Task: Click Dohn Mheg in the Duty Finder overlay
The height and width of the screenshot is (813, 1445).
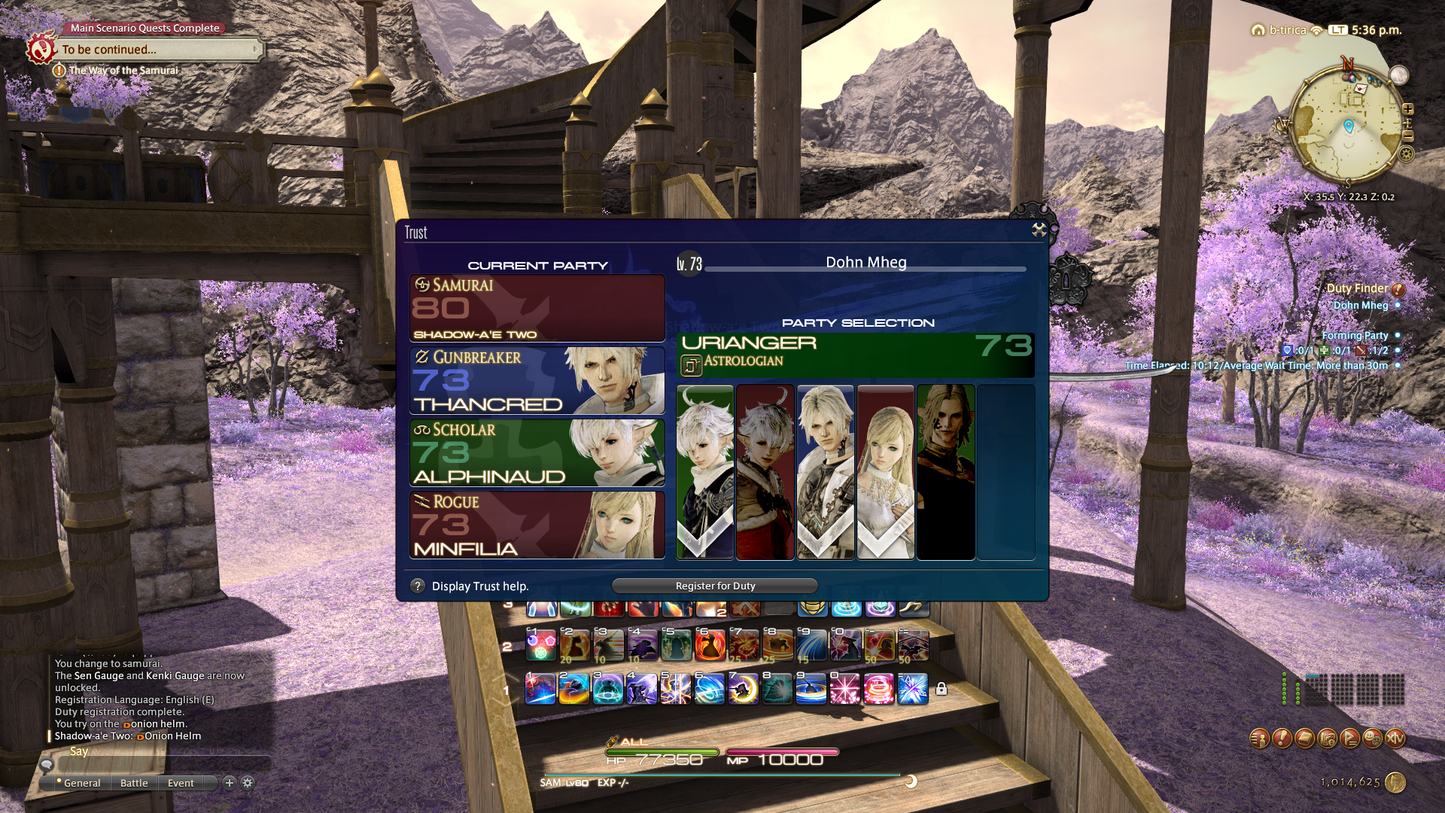Action: 1361,303
